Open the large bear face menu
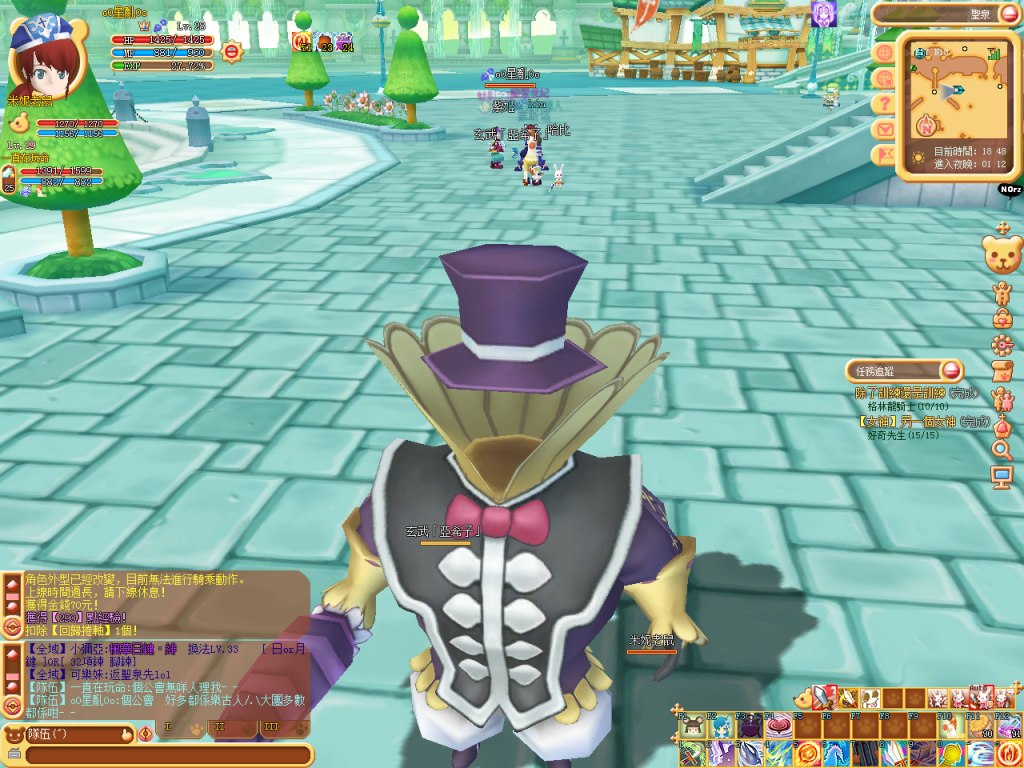The height and width of the screenshot is (768, 1024). tap(1001, 254)
